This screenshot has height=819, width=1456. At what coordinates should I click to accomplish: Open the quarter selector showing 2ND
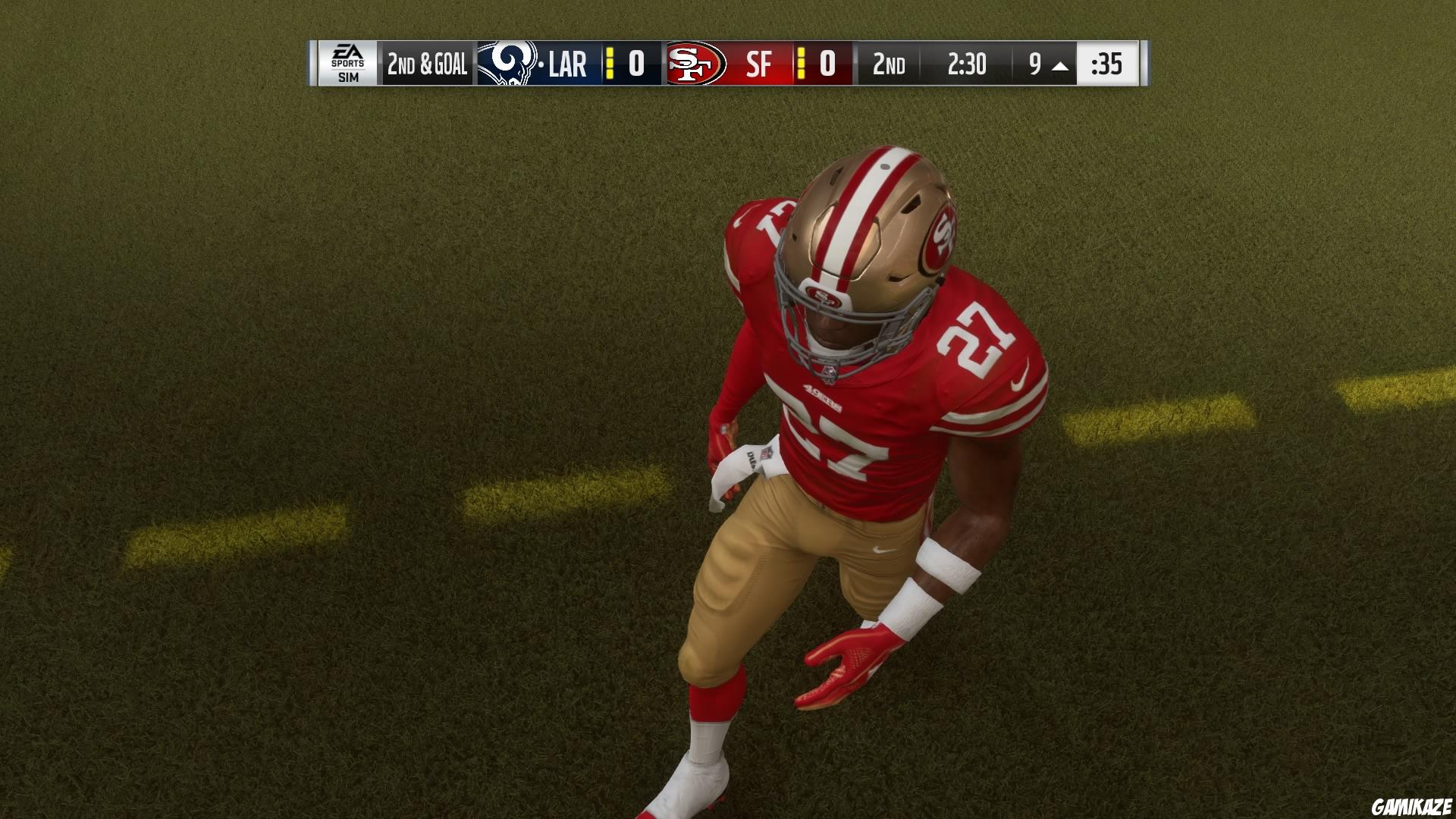[x=888, y=64]
